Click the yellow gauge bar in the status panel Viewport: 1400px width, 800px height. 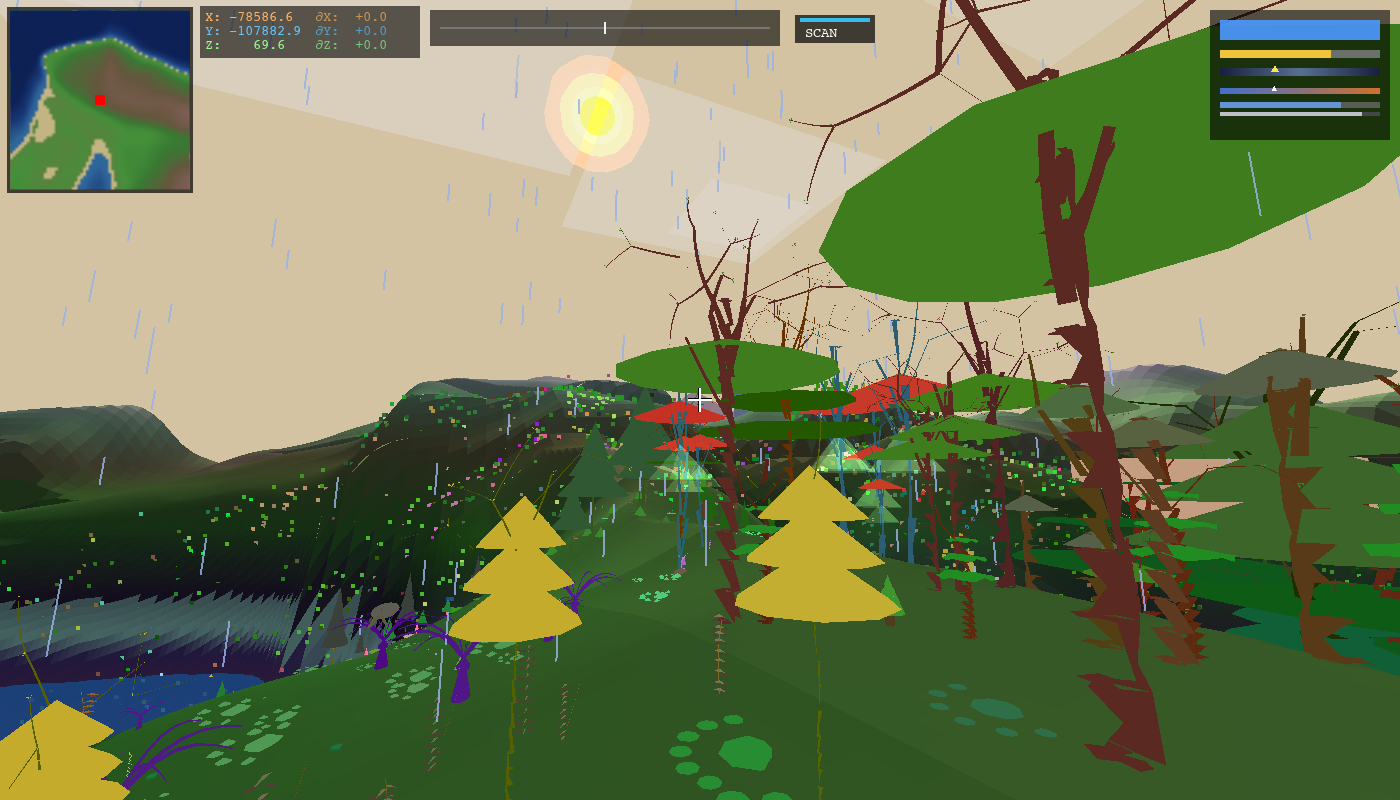(x=1275, y=54)
